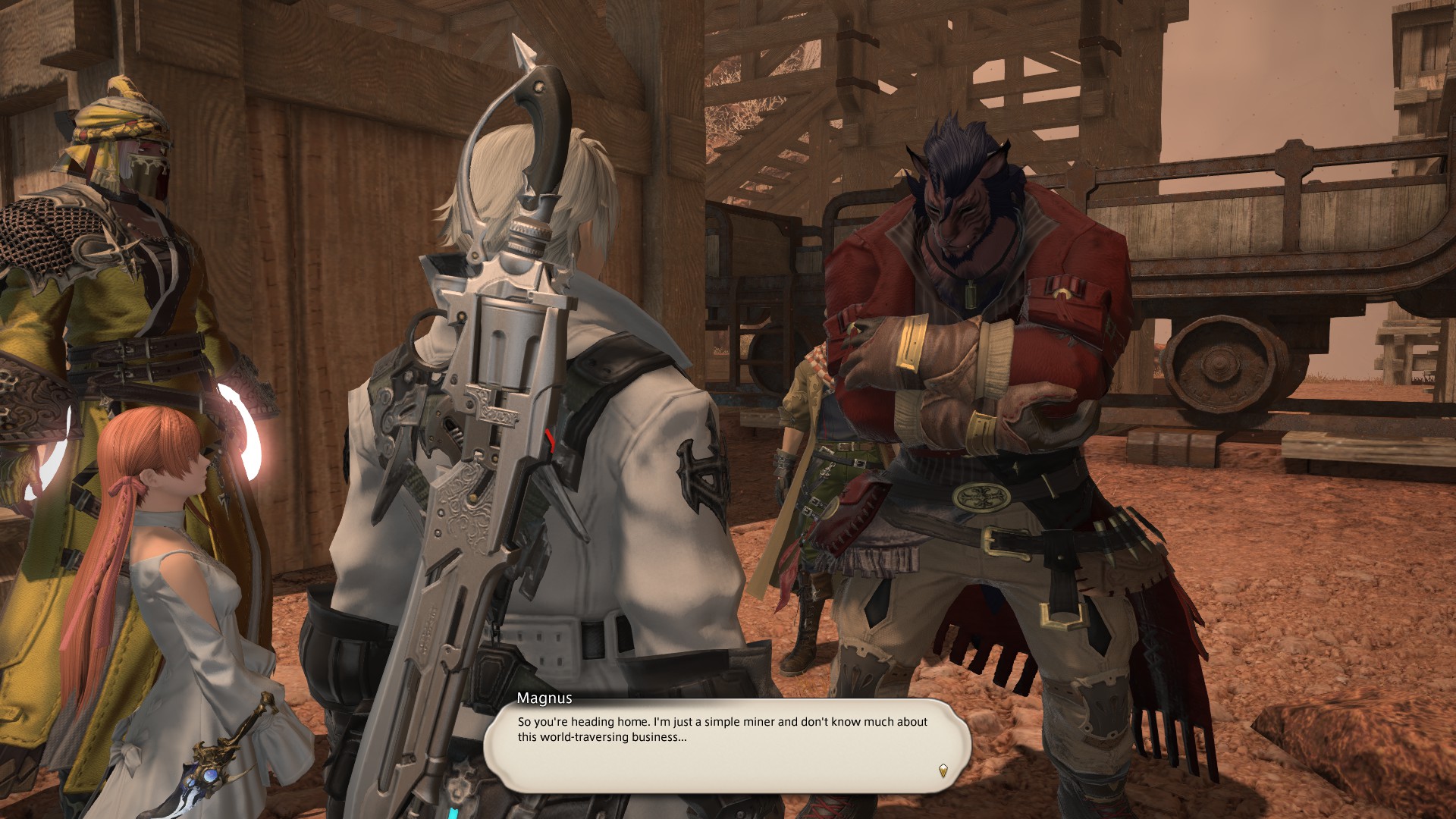1456x819 pixels.
Task: Click the dialogue advance arrow icon
Action: [943, 770]
